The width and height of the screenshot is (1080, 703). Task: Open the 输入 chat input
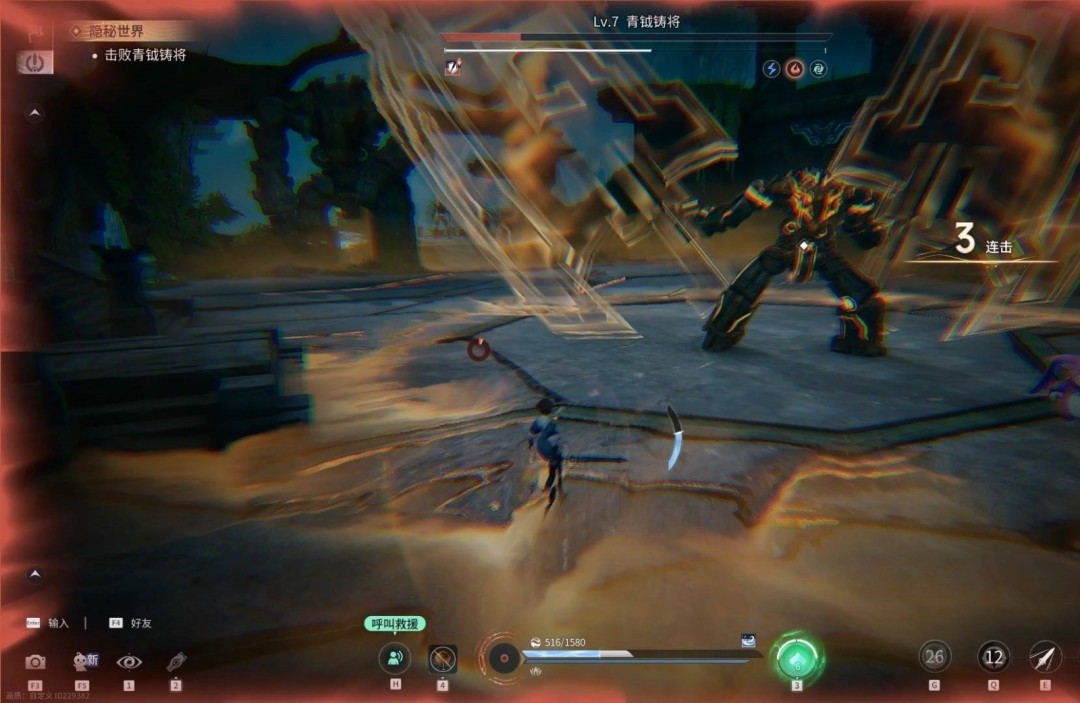pos(58,623)
